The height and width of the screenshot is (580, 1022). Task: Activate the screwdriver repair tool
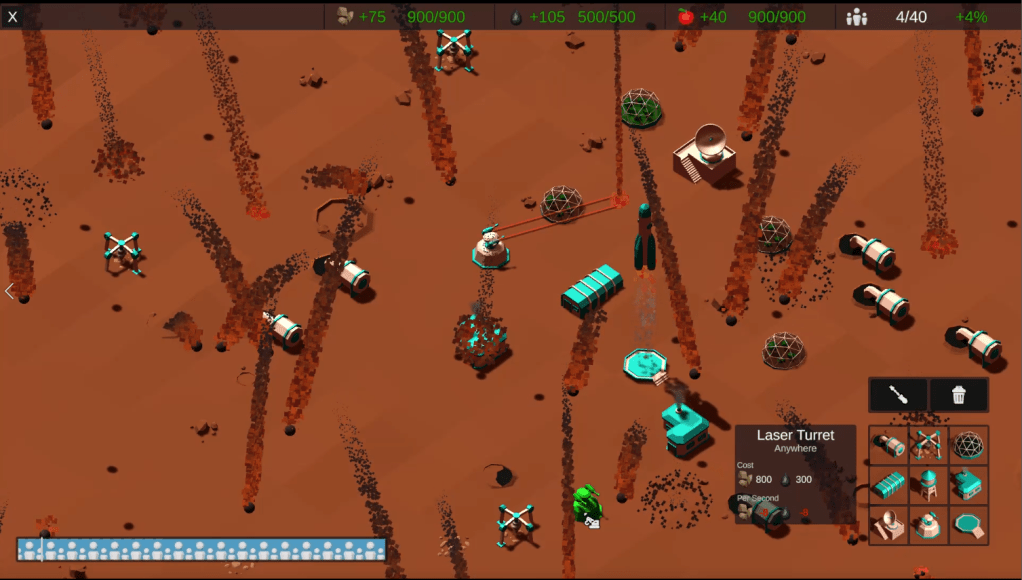(898, 395)
